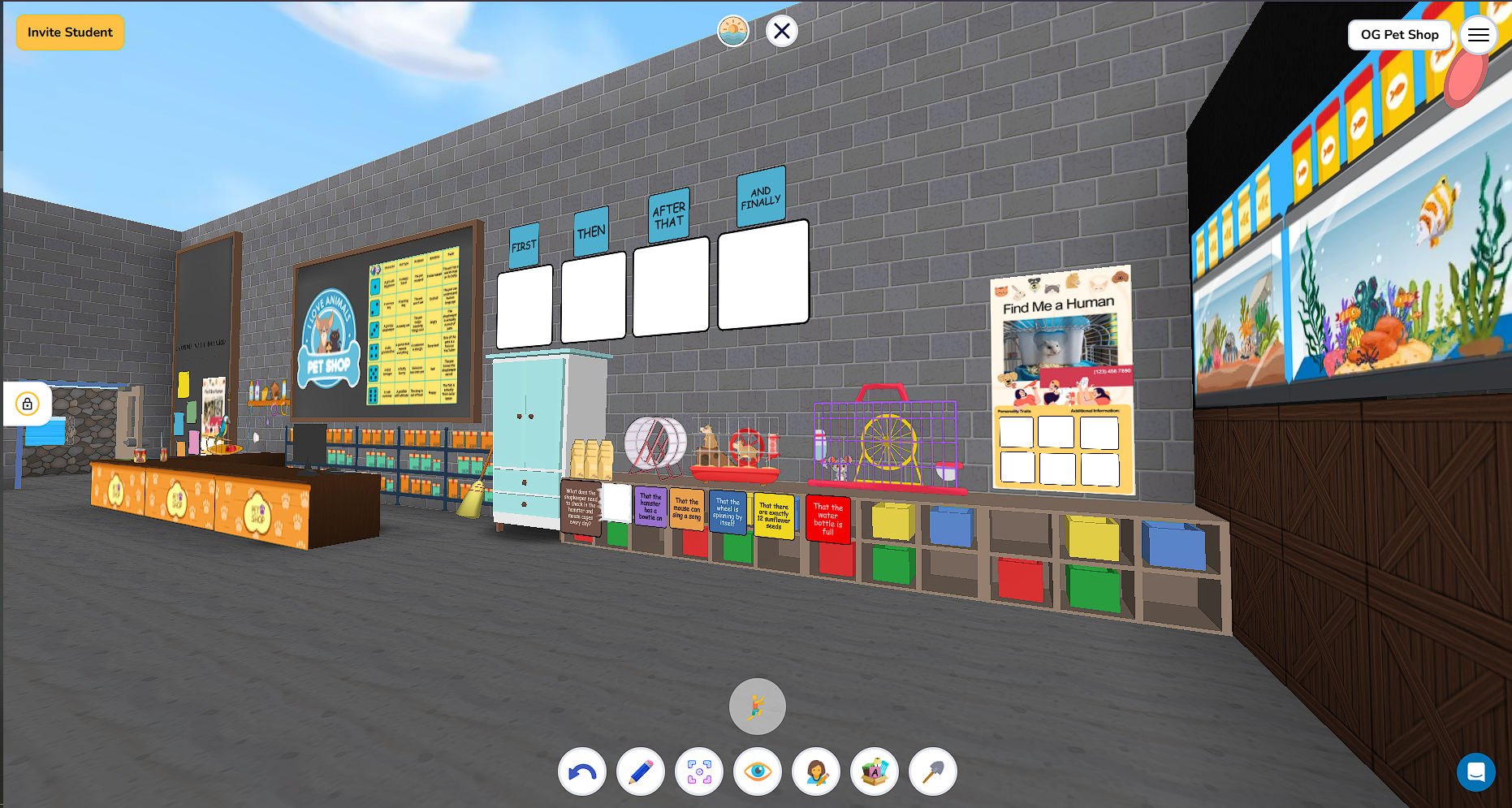Open the hamburger menu
This screenshot has height=808, width=1512.
tap(1479, 35)
